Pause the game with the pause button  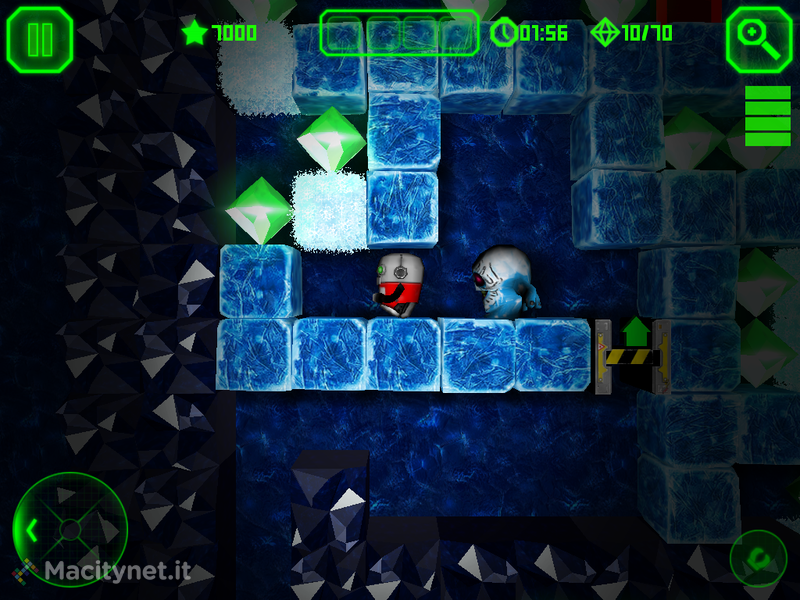click(40, 39)
